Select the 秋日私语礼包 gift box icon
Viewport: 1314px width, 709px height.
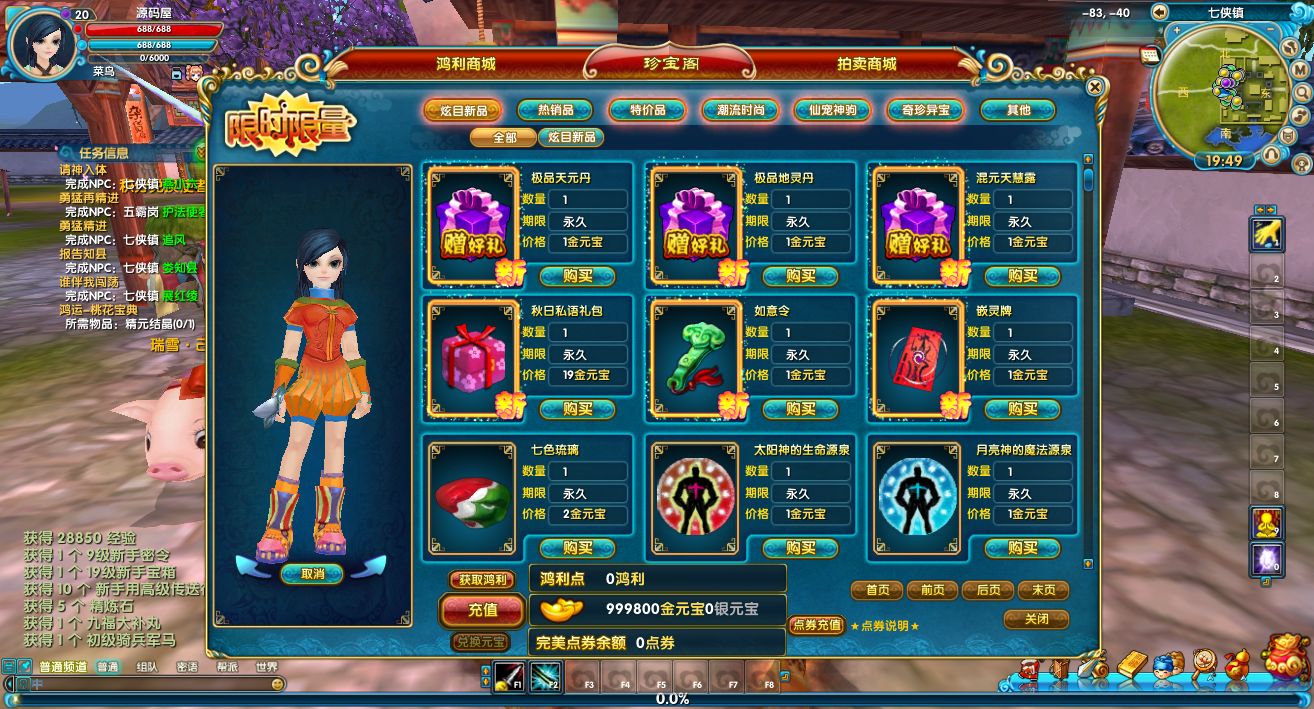tap(467, 358)
